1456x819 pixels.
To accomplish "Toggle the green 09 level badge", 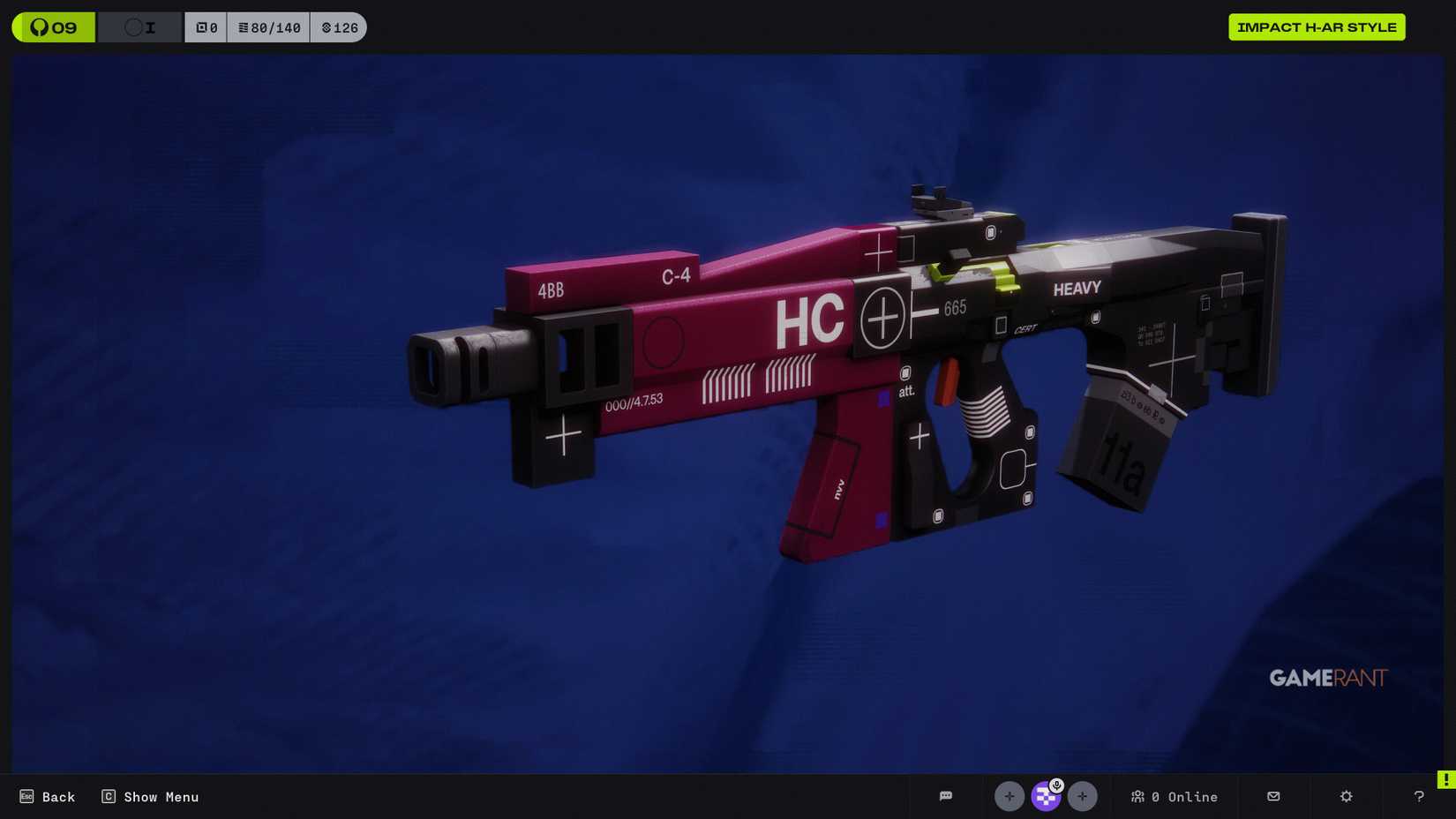I will pyautogui.click(x=53, y=27).
